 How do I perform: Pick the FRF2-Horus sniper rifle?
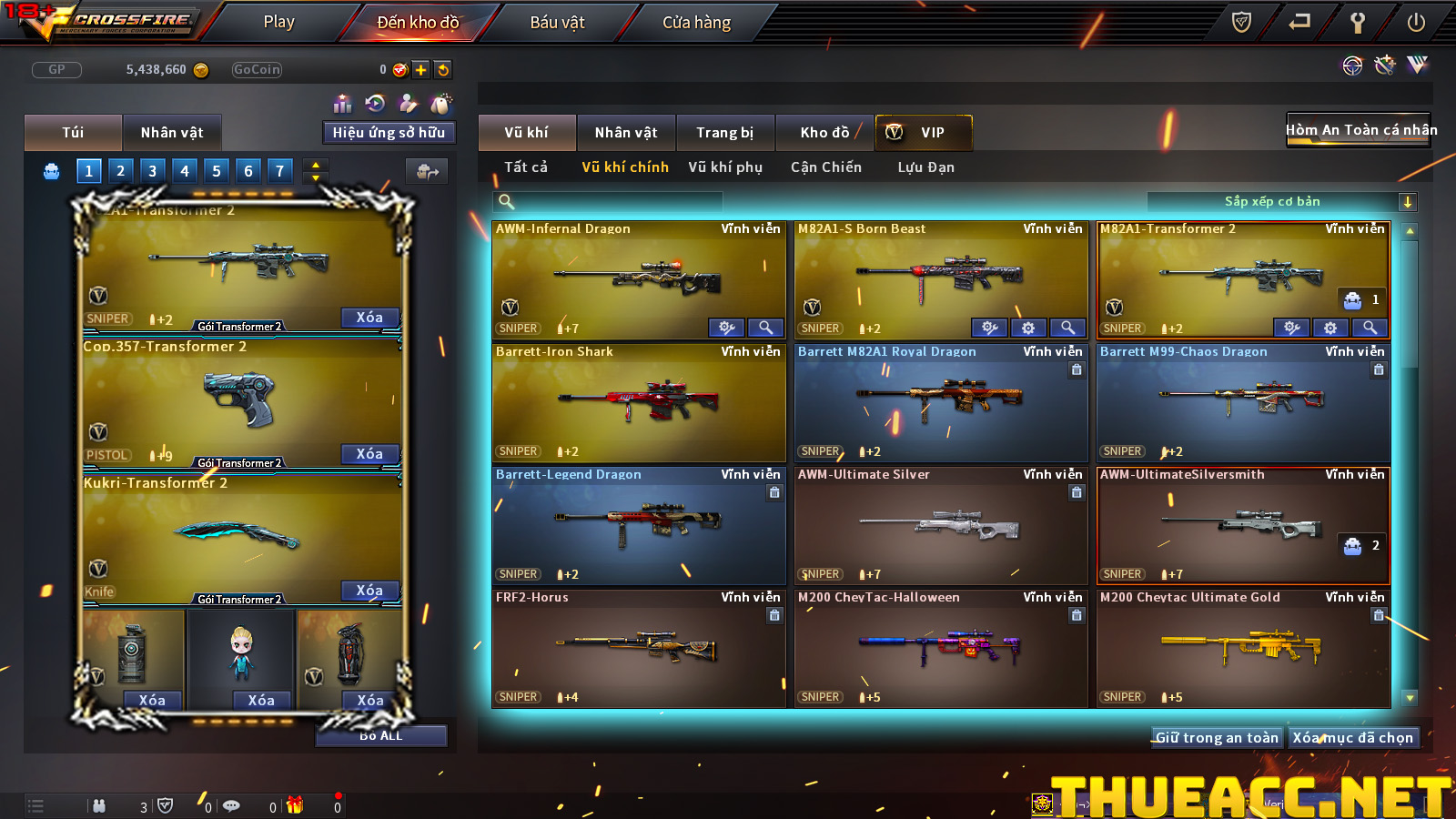(638, 648)
